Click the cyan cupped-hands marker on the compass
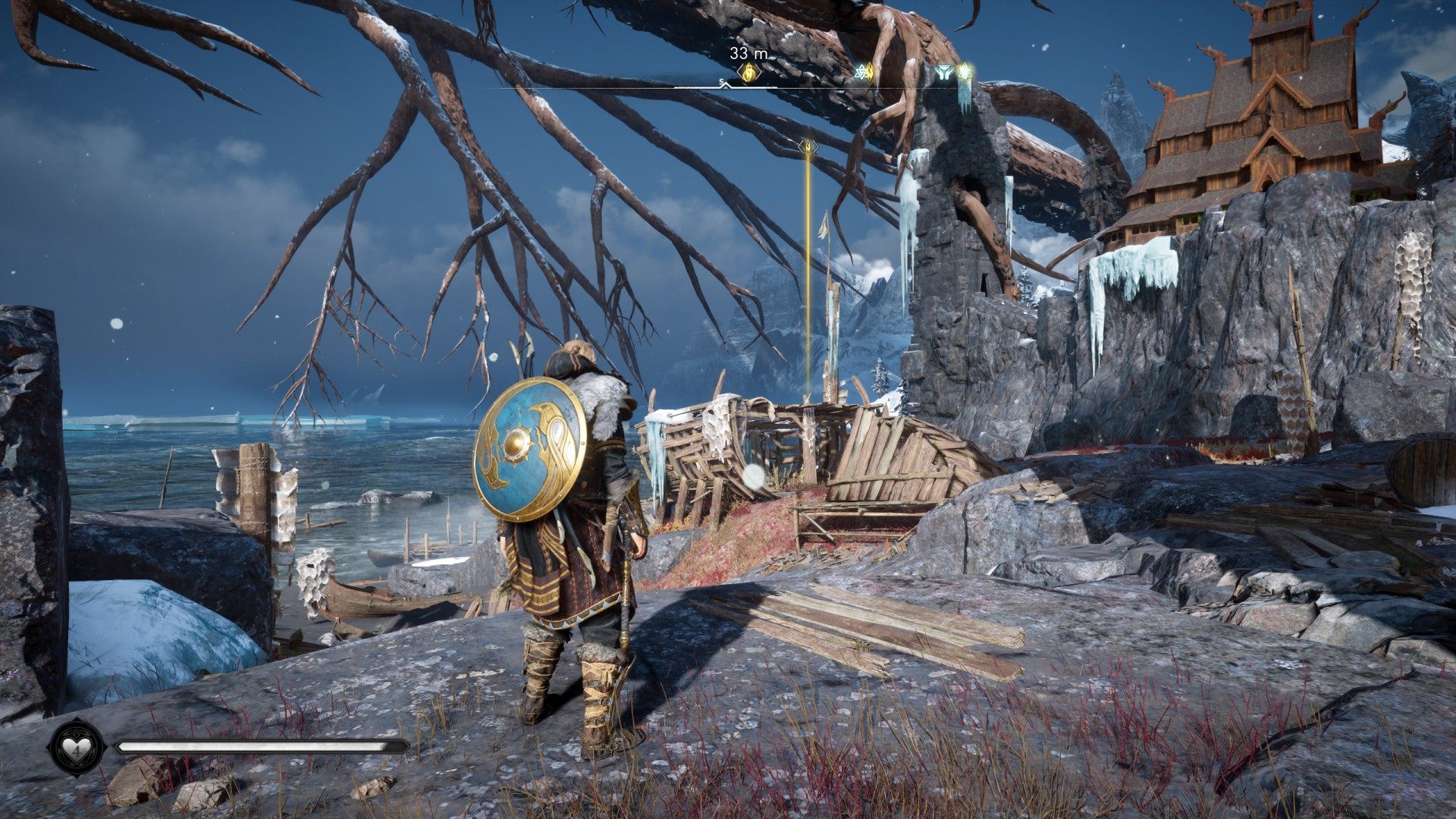1456x819 pixels. [x=943, y=73]
